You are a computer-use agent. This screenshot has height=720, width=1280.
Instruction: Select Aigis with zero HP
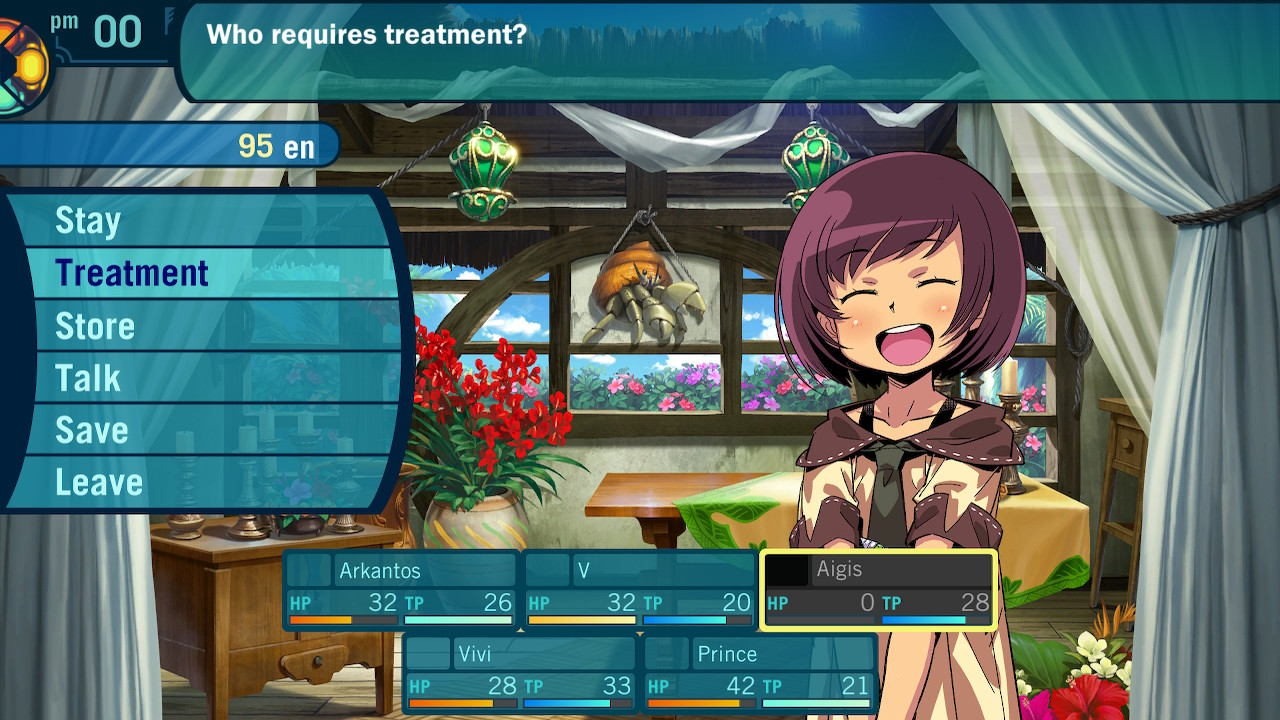pos(878,589)
